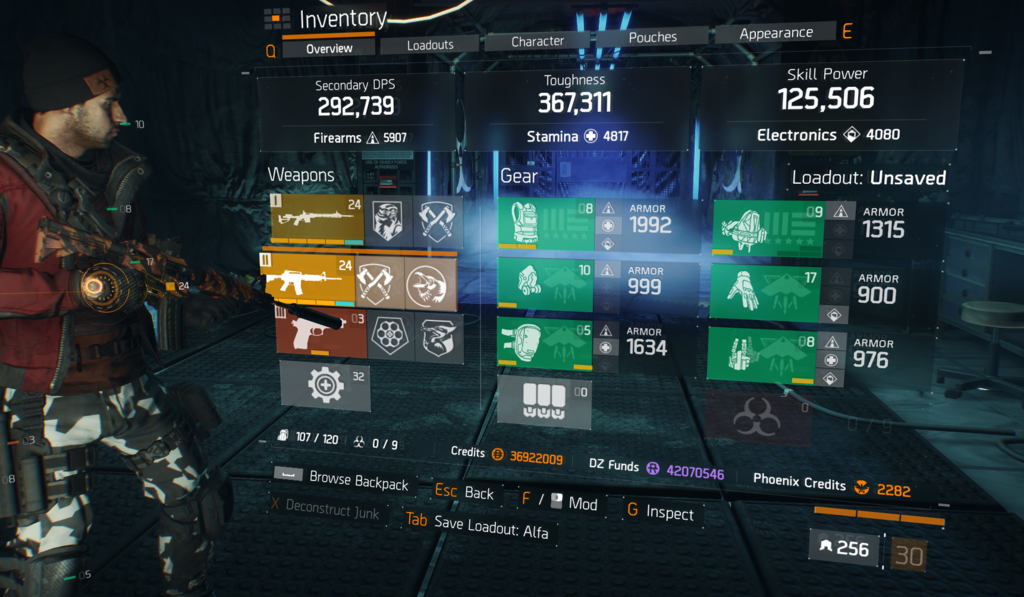
Task: Choose the gear piece with 1634 armor
Action: [547, 344]
